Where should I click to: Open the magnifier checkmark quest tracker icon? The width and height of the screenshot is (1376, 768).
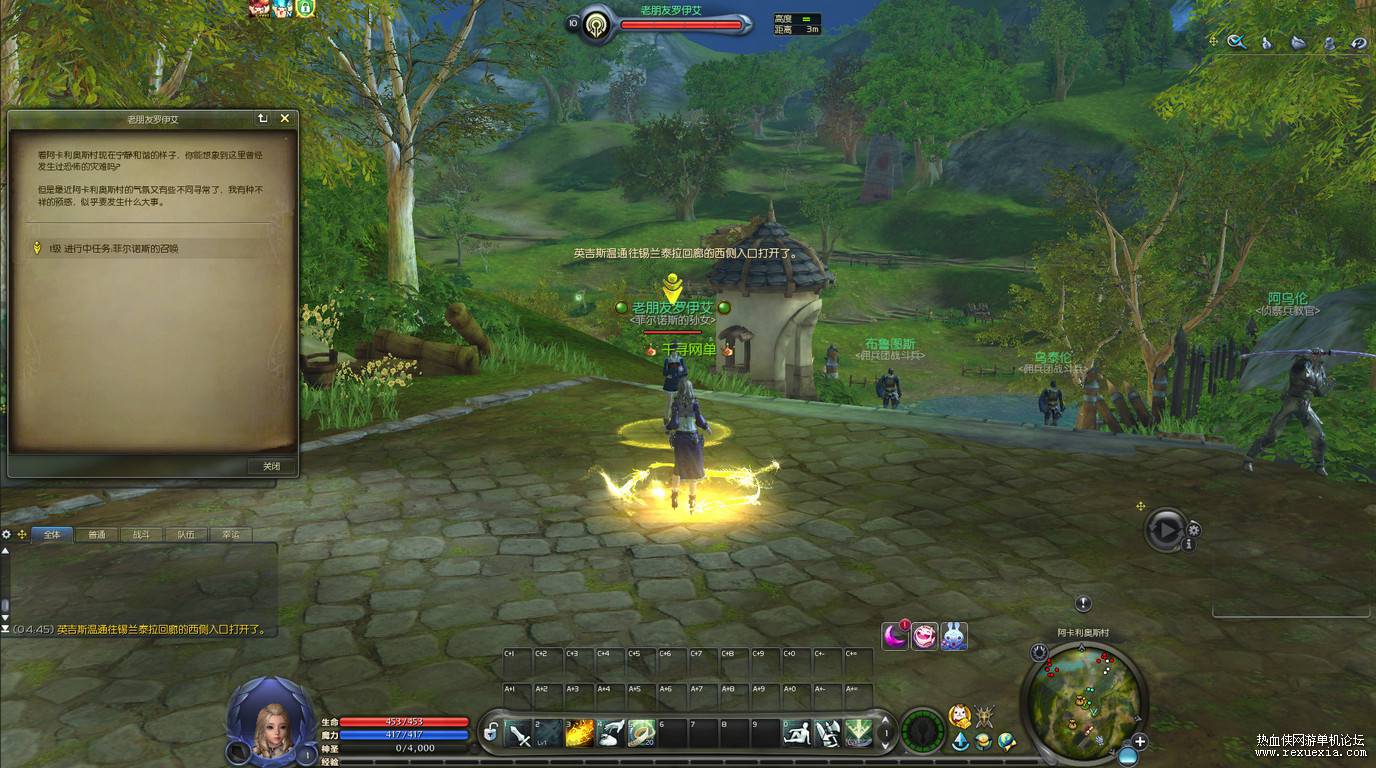tap(1237, 42)
